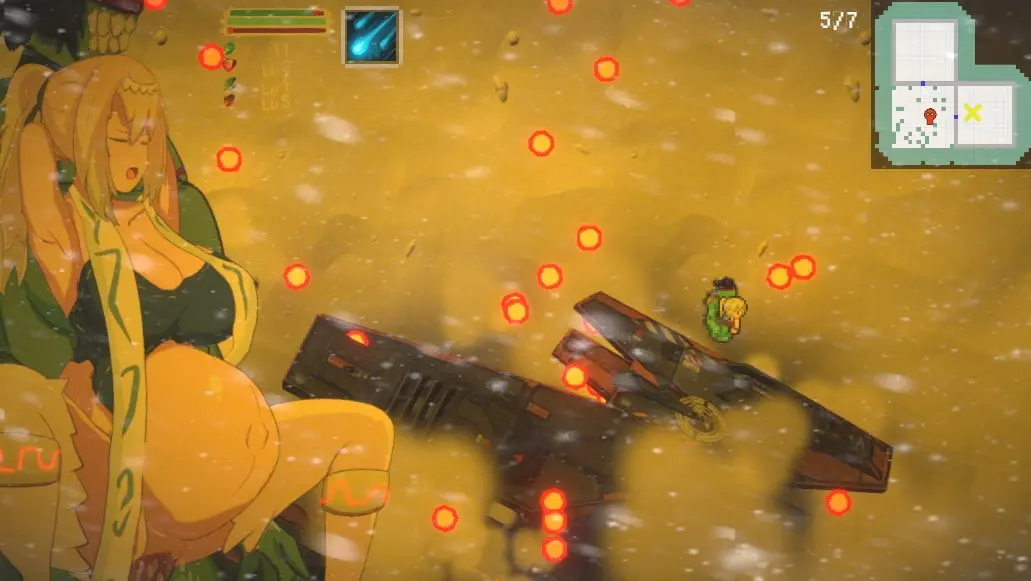Select the yellow X marker on the minimap
The image size is (1031, 581).
pos(972,113)
